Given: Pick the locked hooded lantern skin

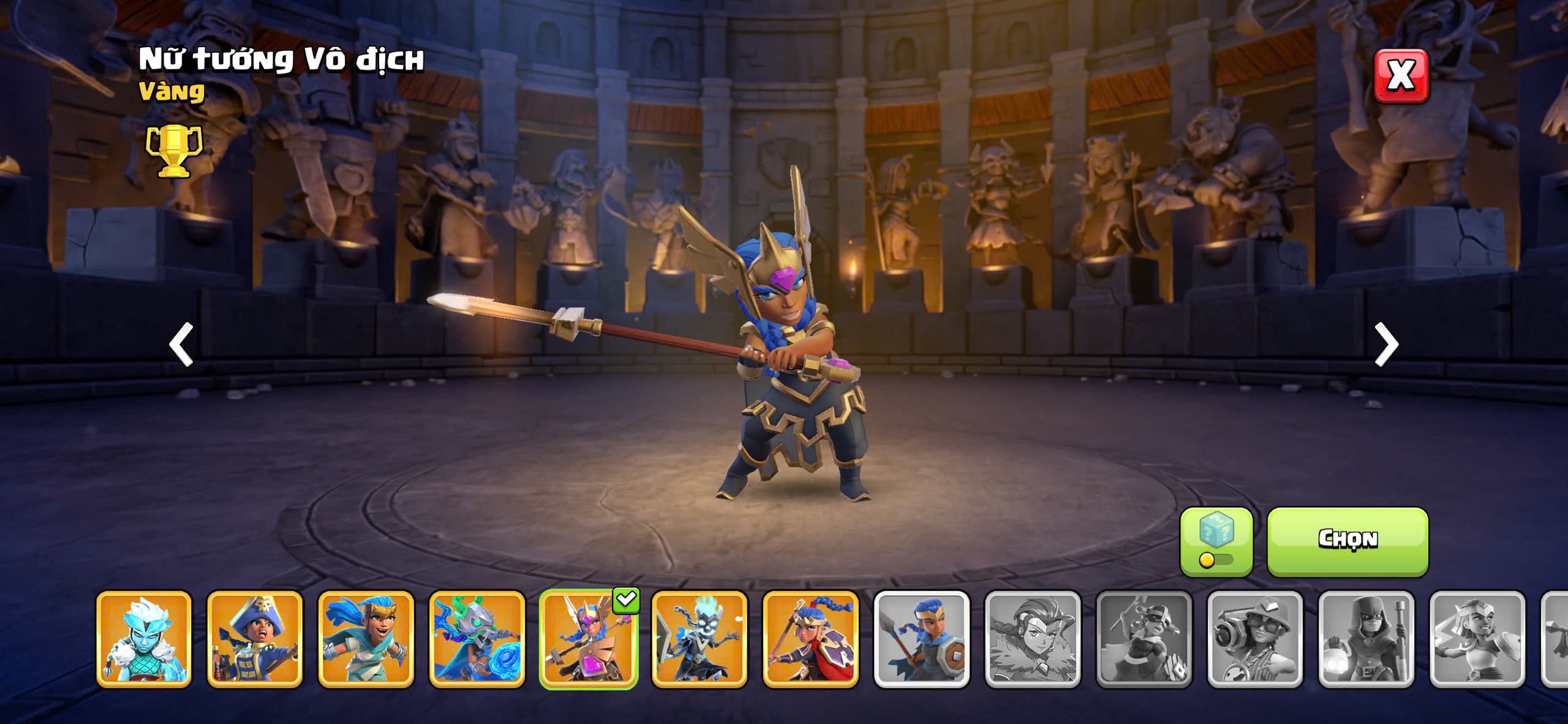Looking at the screenshot, I should pyautogui.click(x=1366, y=638).
